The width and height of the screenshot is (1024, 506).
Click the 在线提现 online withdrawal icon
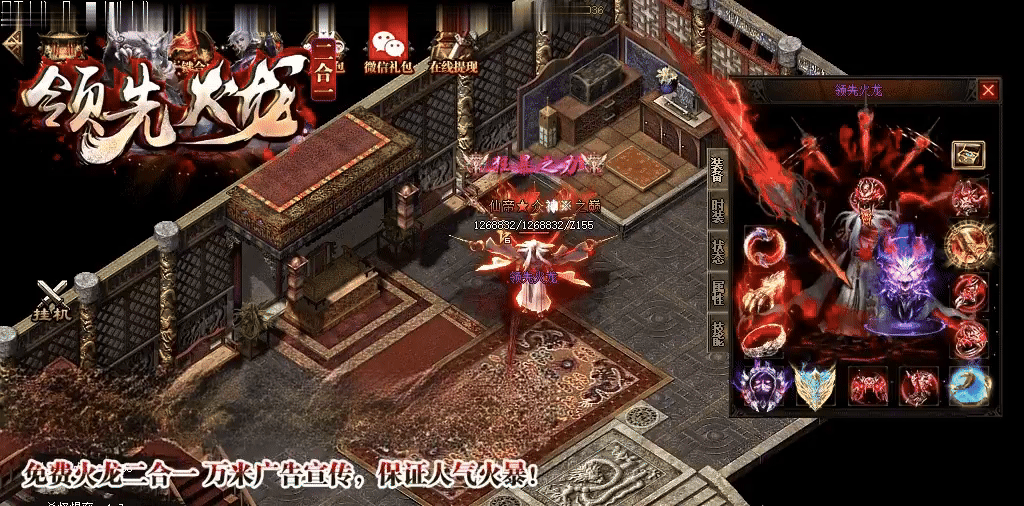[x=453, y=48]
